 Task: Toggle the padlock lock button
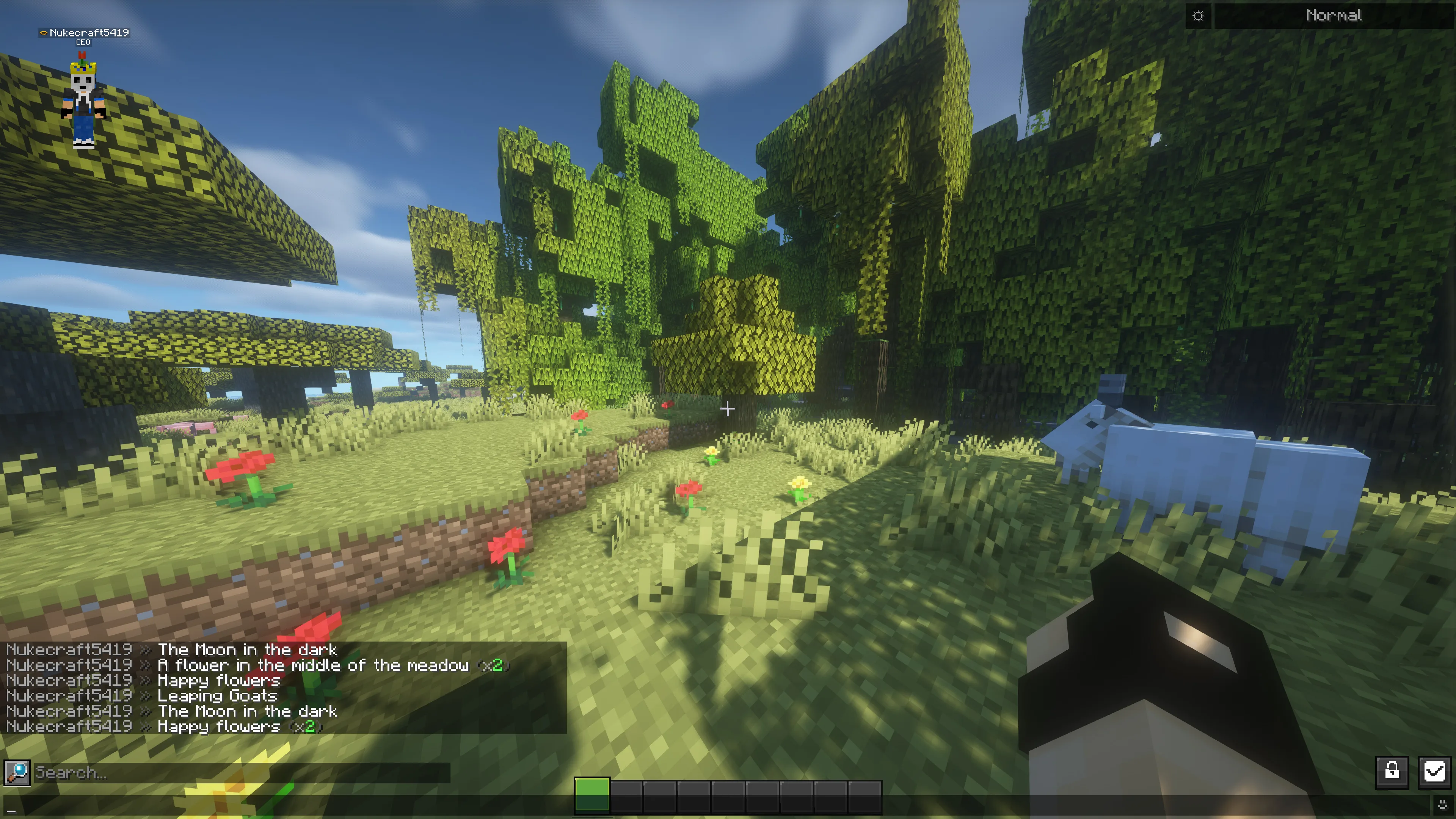coord(1392,771)
